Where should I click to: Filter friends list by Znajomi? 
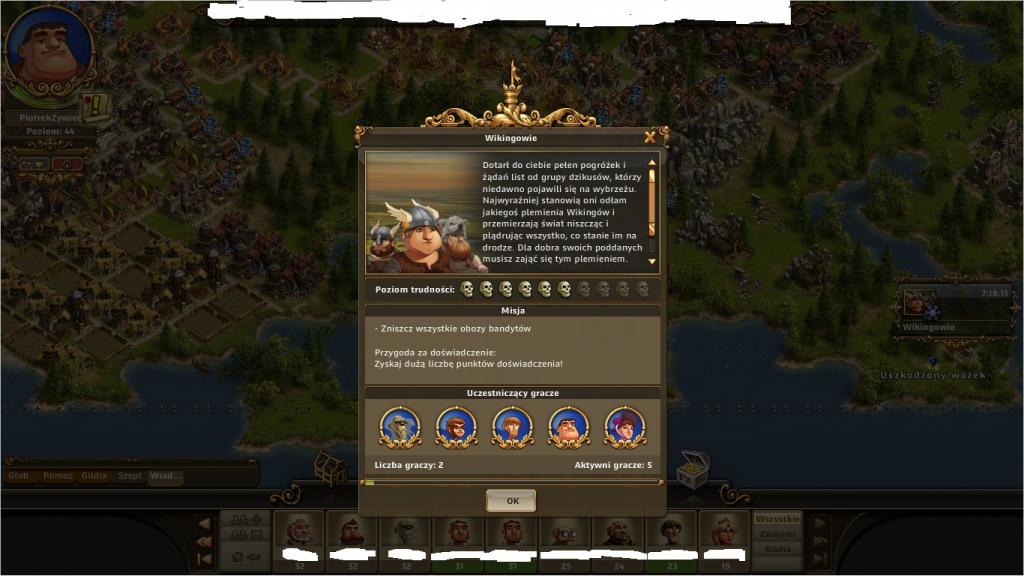[776, 535]
